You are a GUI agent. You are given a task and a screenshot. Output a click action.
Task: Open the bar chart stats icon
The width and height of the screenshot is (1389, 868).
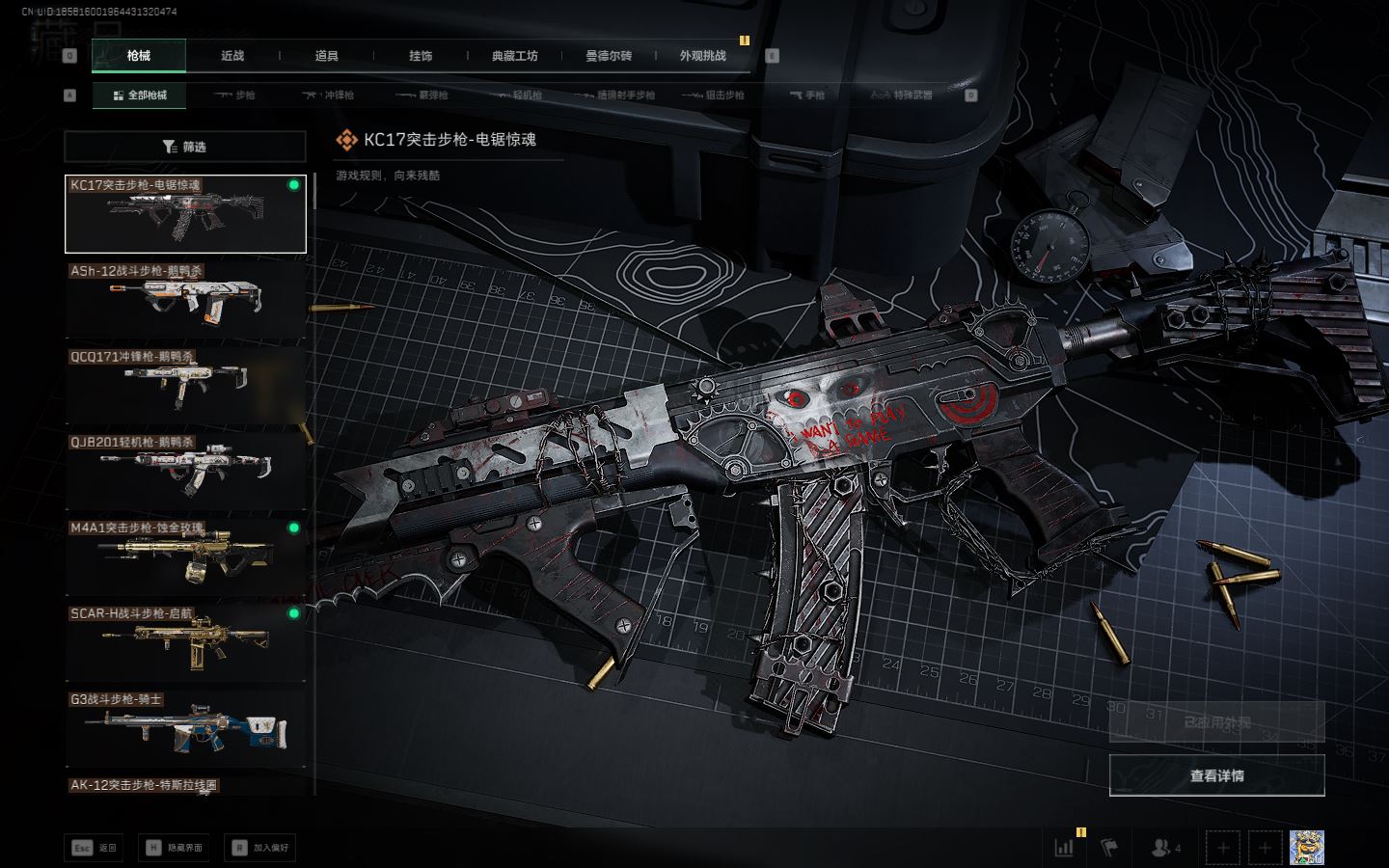[1064, 848]
